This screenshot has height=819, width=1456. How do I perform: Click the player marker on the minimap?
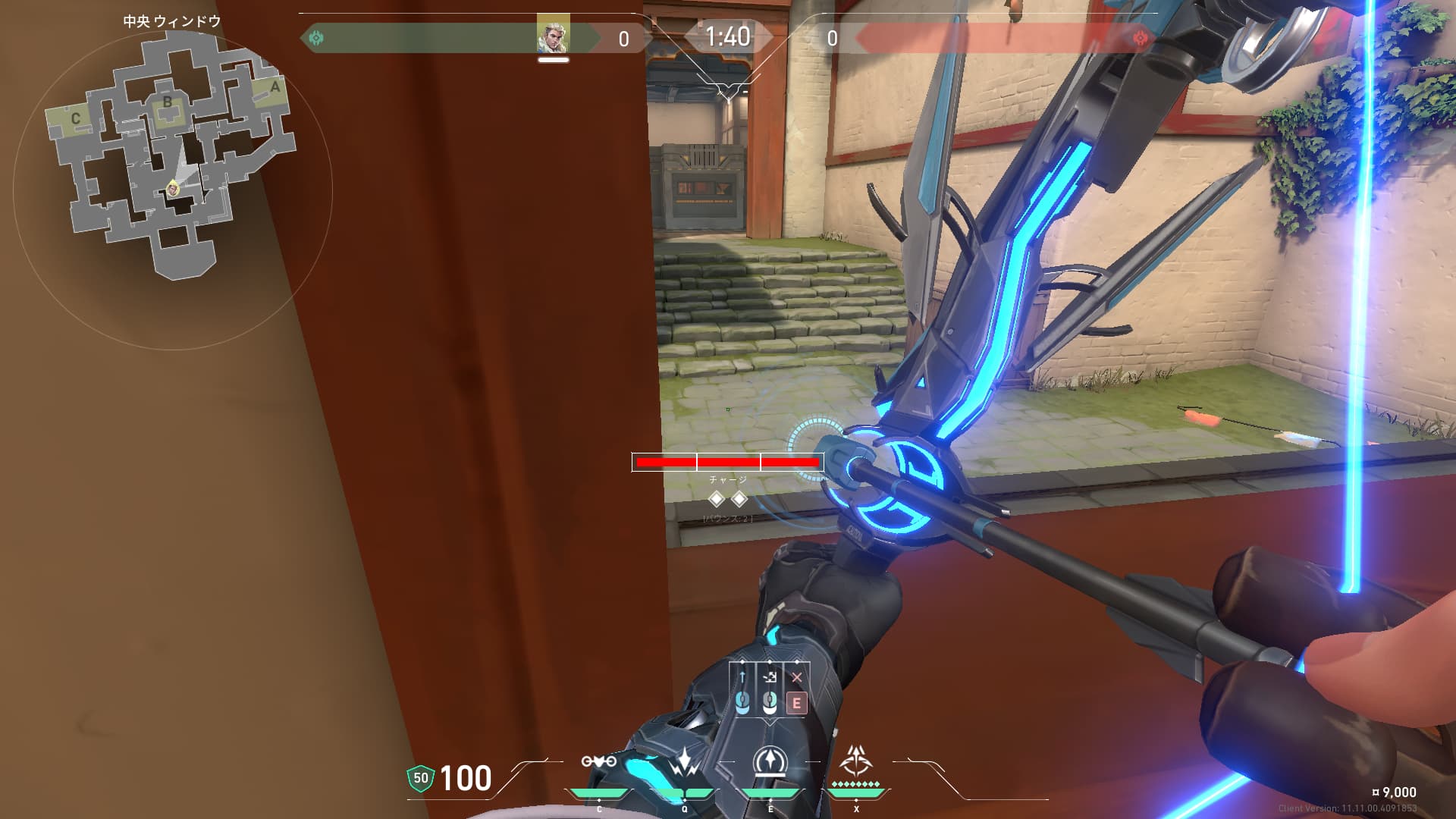(x=174, y=188)
